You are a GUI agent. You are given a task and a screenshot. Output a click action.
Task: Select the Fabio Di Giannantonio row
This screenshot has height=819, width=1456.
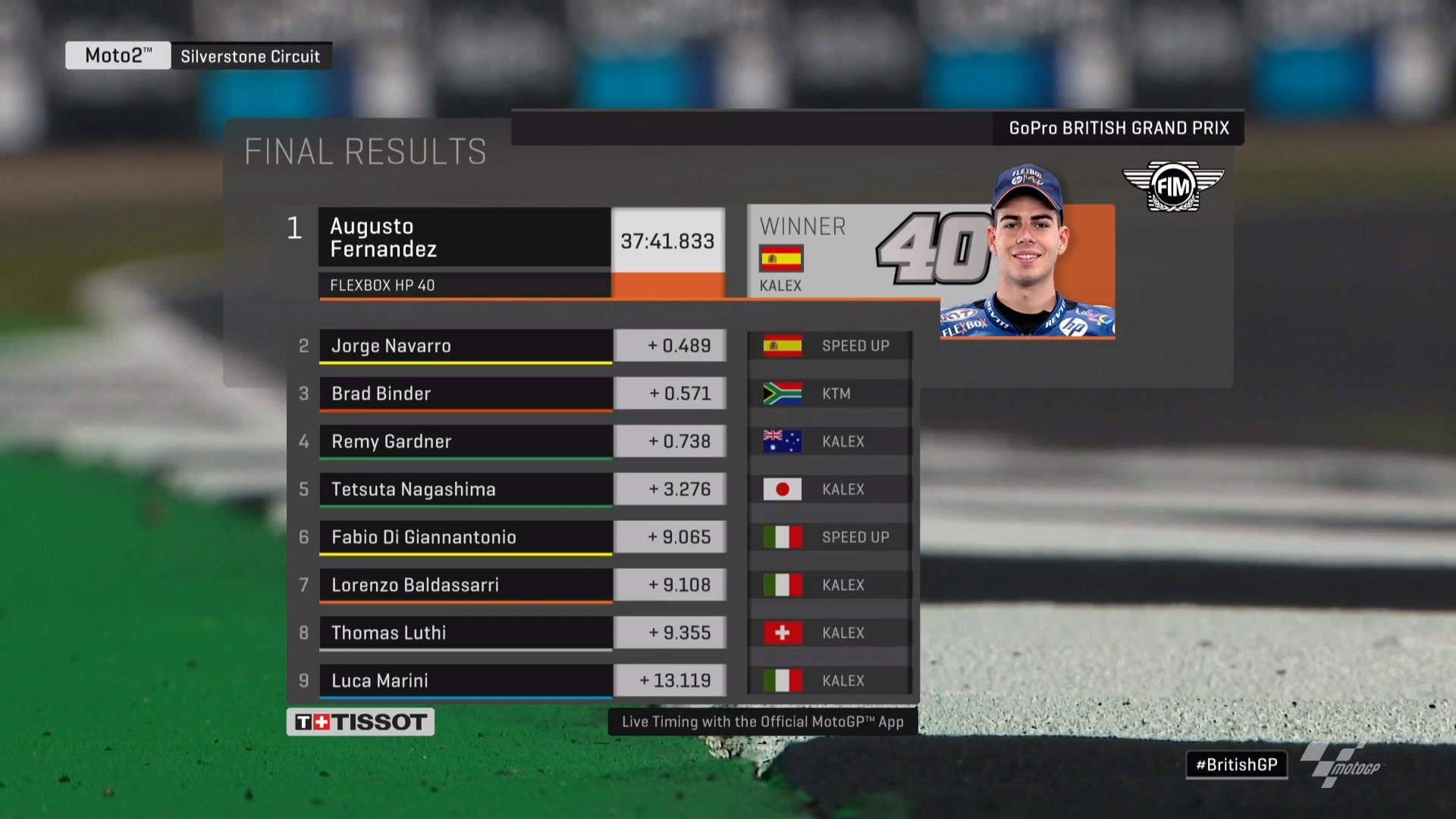click(465, 537)
